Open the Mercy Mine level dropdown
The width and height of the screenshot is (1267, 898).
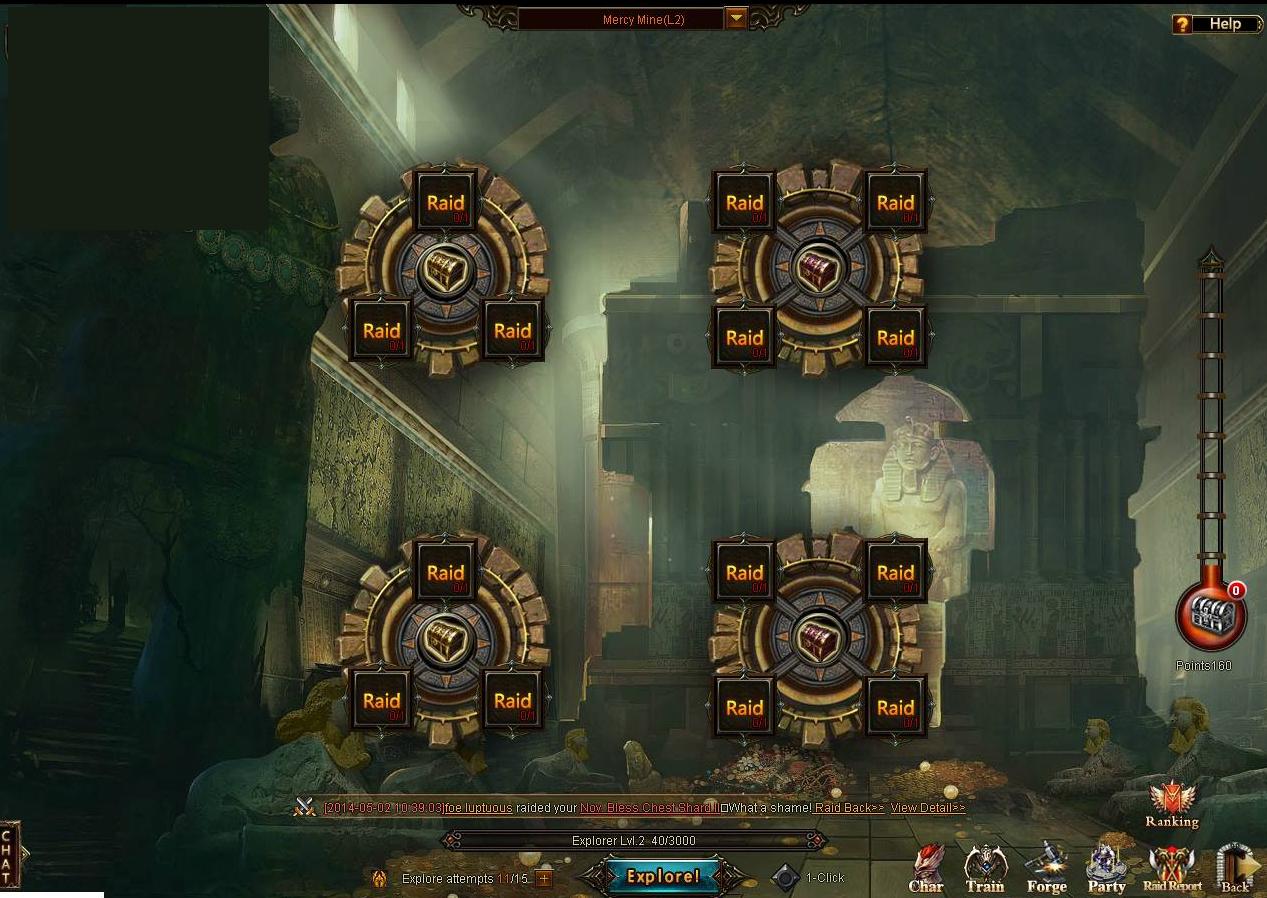tap(736, 19)
